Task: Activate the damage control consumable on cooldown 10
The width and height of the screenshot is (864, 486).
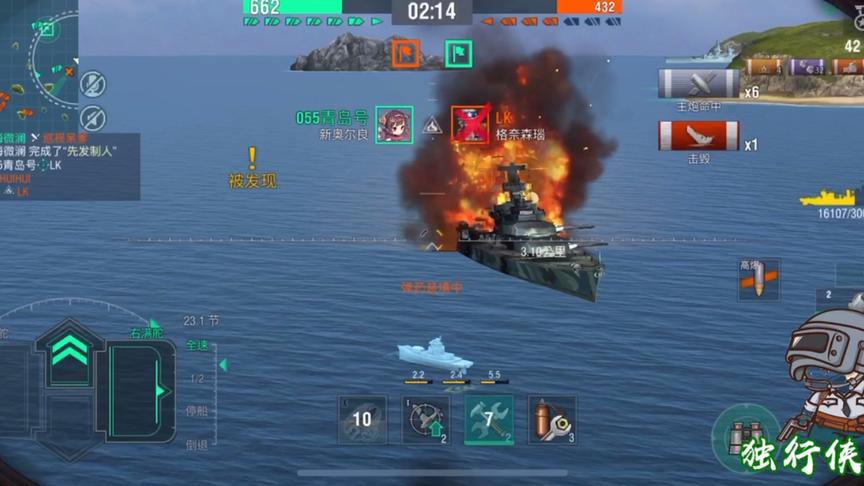Action: point(362,419)
